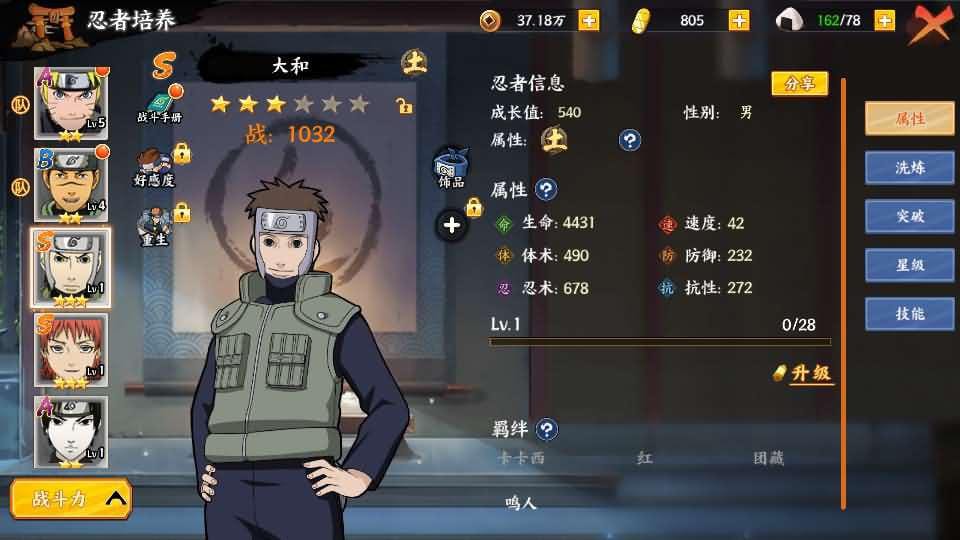Switch to the 属性 attributes tab
960x540 pixels.
909,119
